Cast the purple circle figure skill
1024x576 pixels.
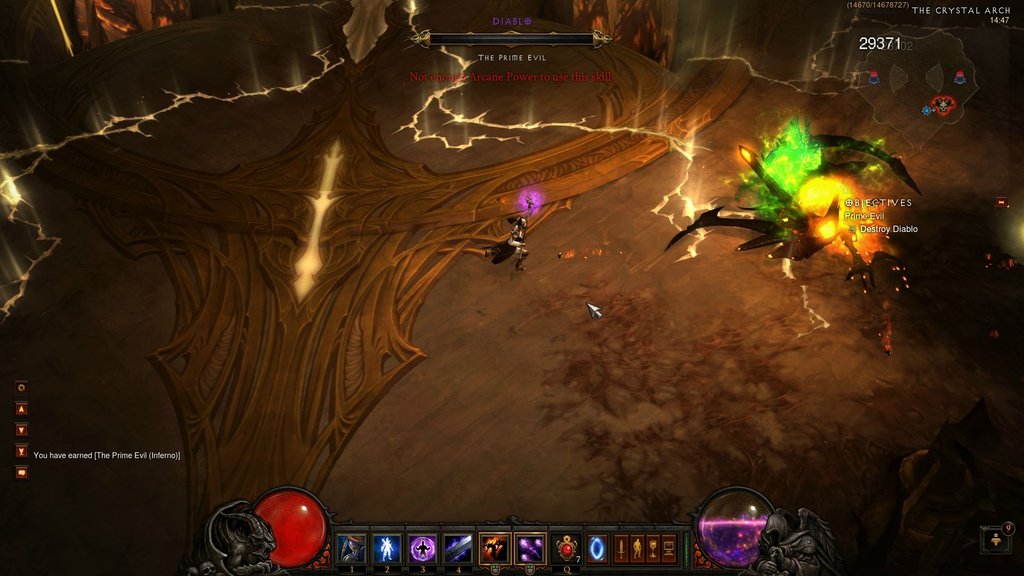pos(422,548)
